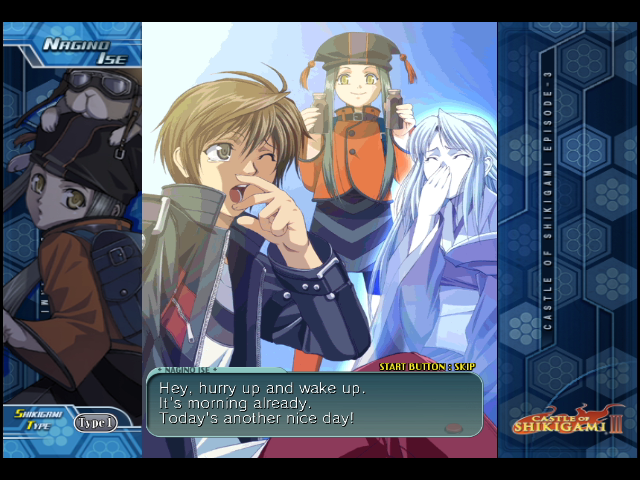
Task: Advance the Nagino Ise dialogue box
Action: (314, 403)
